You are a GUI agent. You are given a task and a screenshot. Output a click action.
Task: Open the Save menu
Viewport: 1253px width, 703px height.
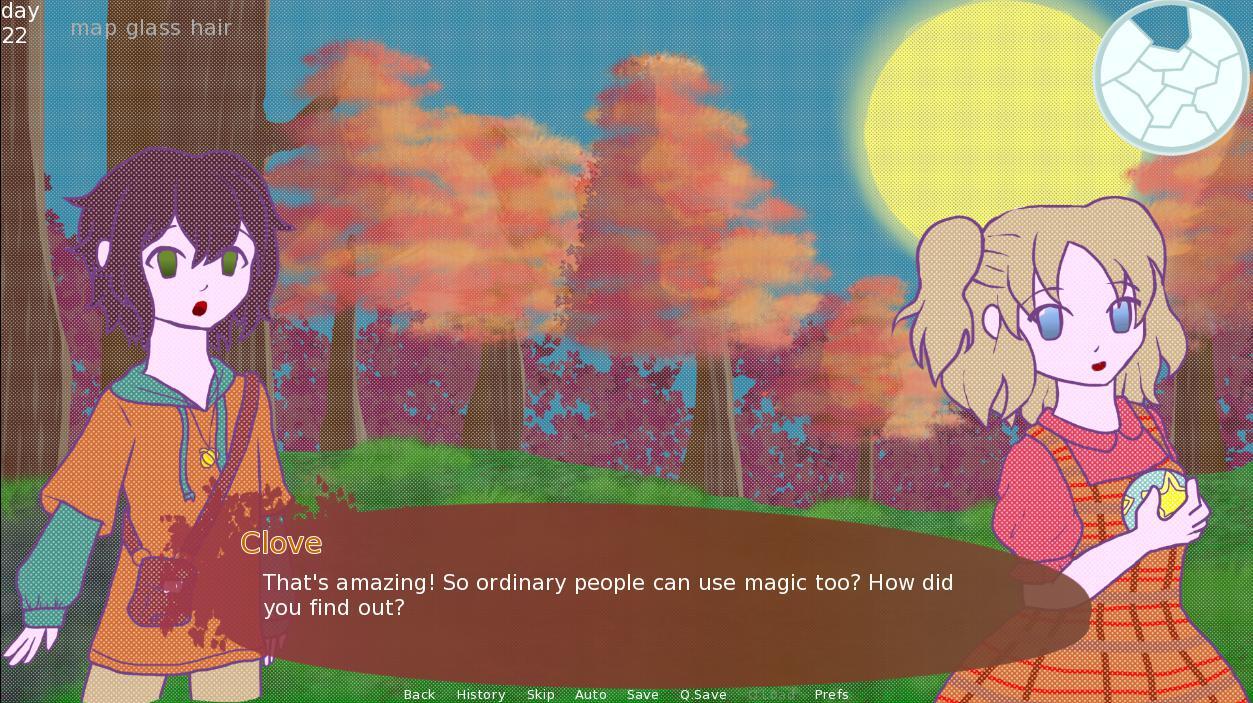[642, 694]
